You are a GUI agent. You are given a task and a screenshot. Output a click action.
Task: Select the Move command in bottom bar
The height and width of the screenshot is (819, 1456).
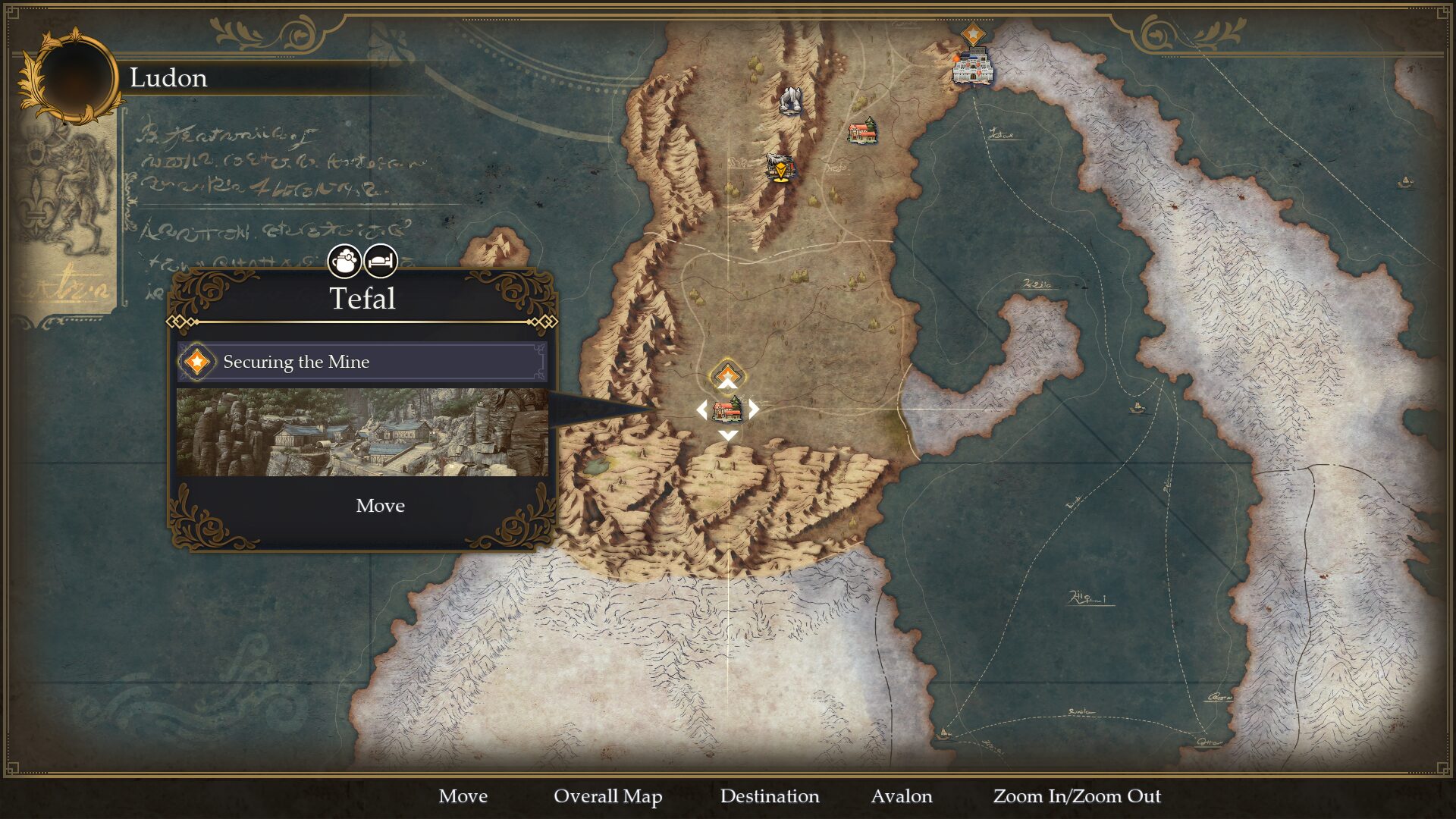click(463, 796)
